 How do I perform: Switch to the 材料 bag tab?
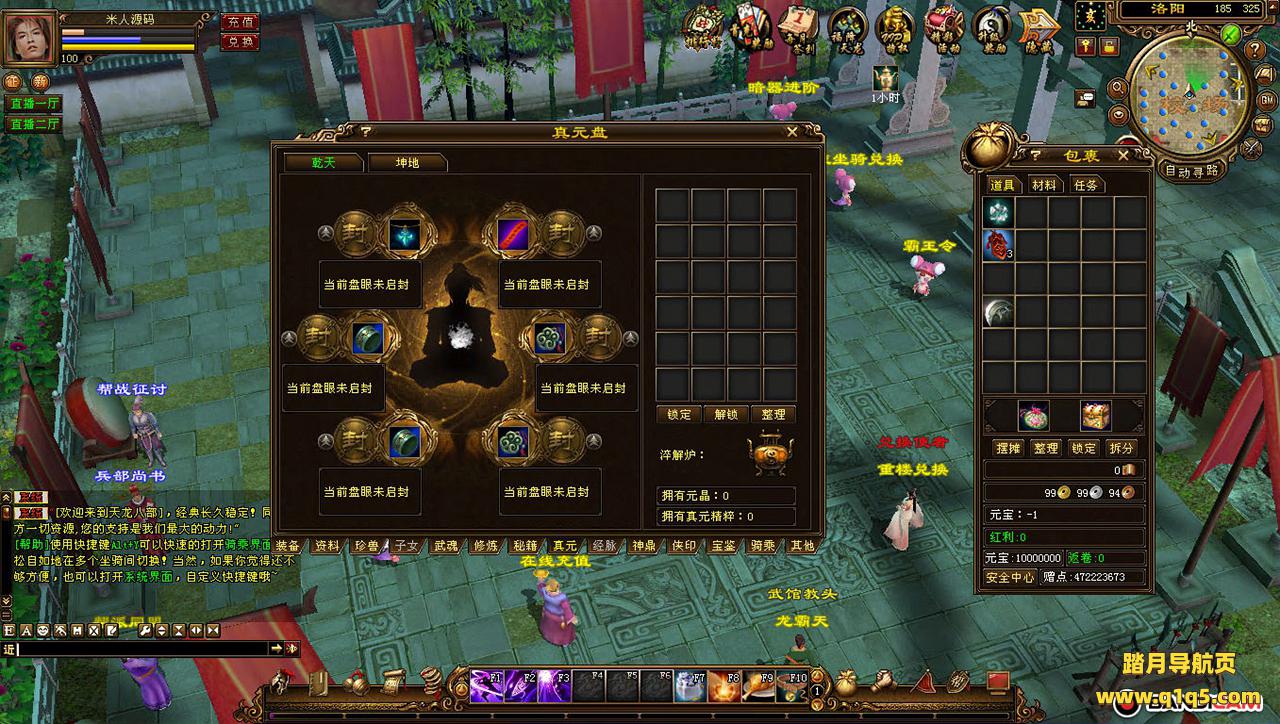click(1044, 185)
